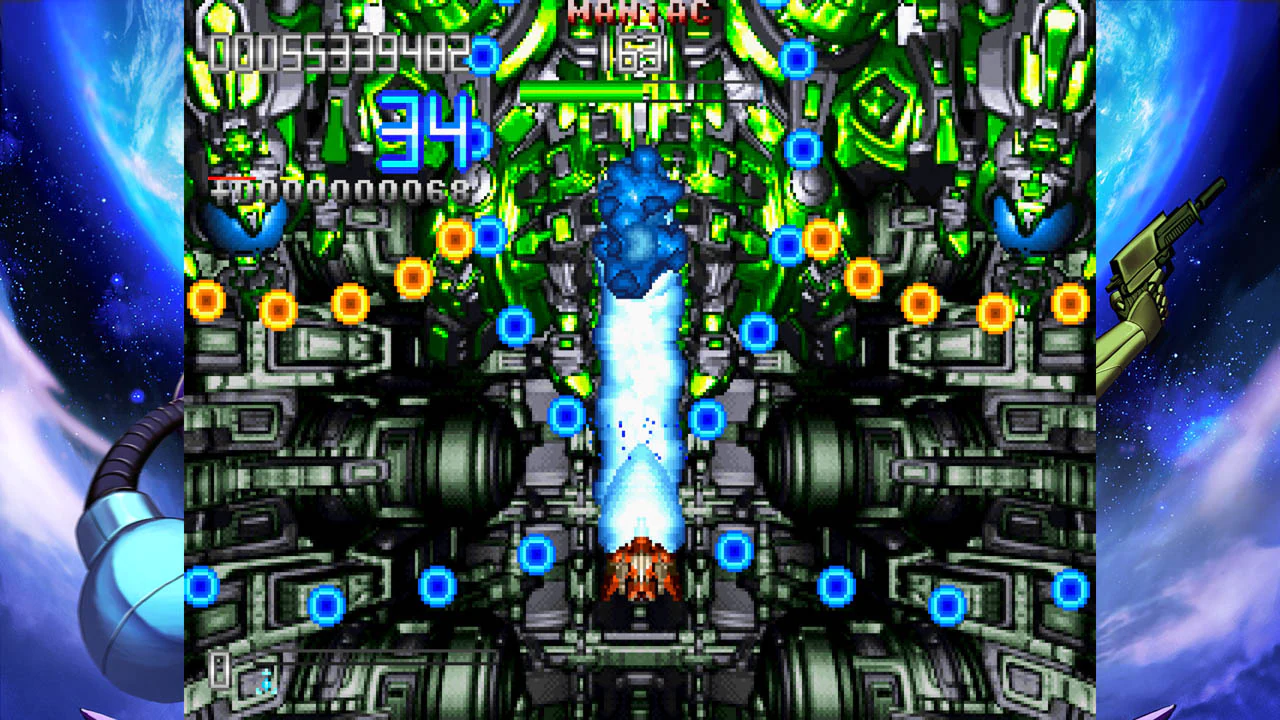The height and width of the screenshot is (720, 1280).
Task: Click the MANIAC label at top center
Action: point(638,12)
